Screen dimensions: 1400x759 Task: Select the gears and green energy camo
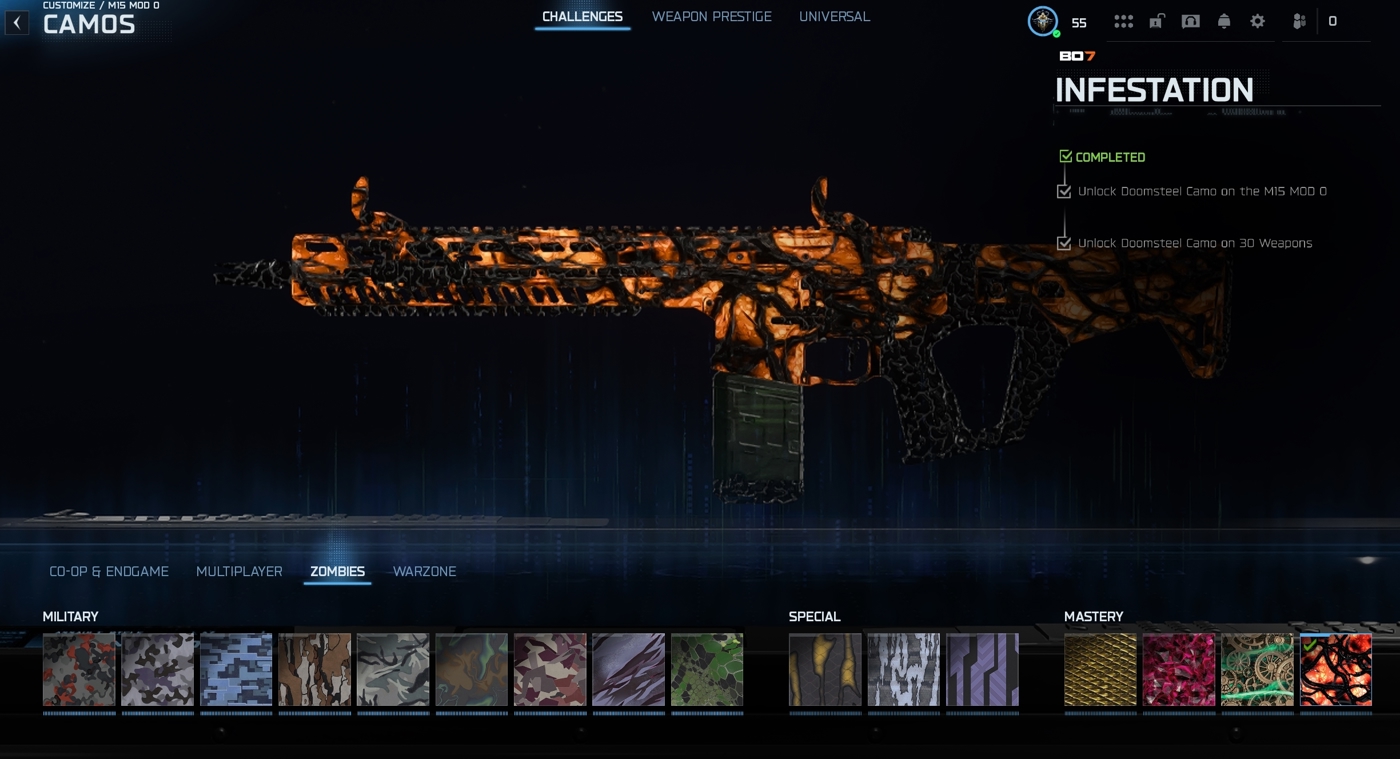click(1257, 669)
